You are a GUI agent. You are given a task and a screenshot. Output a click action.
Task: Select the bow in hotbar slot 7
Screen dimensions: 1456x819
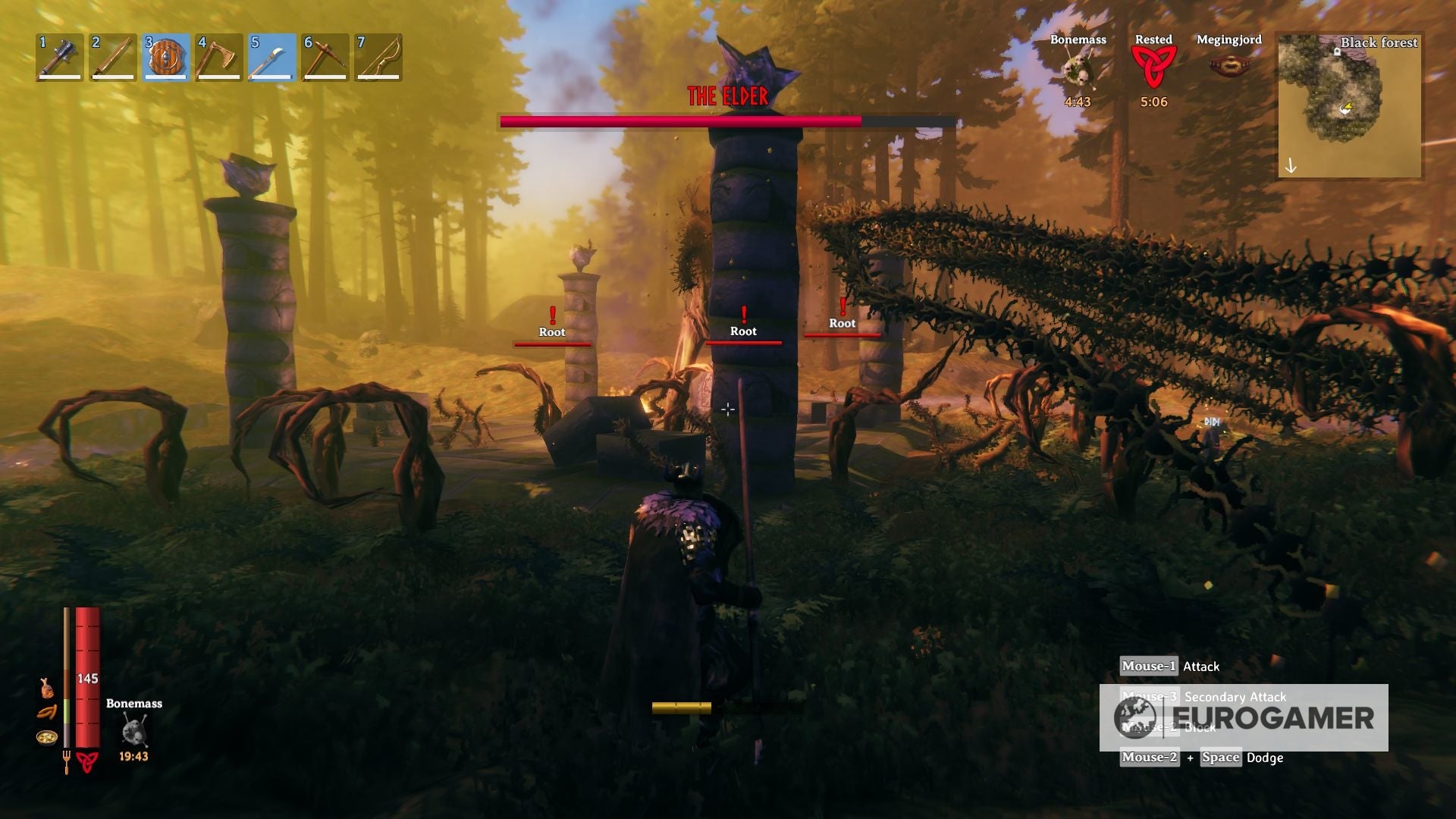[x=378, y=57]
